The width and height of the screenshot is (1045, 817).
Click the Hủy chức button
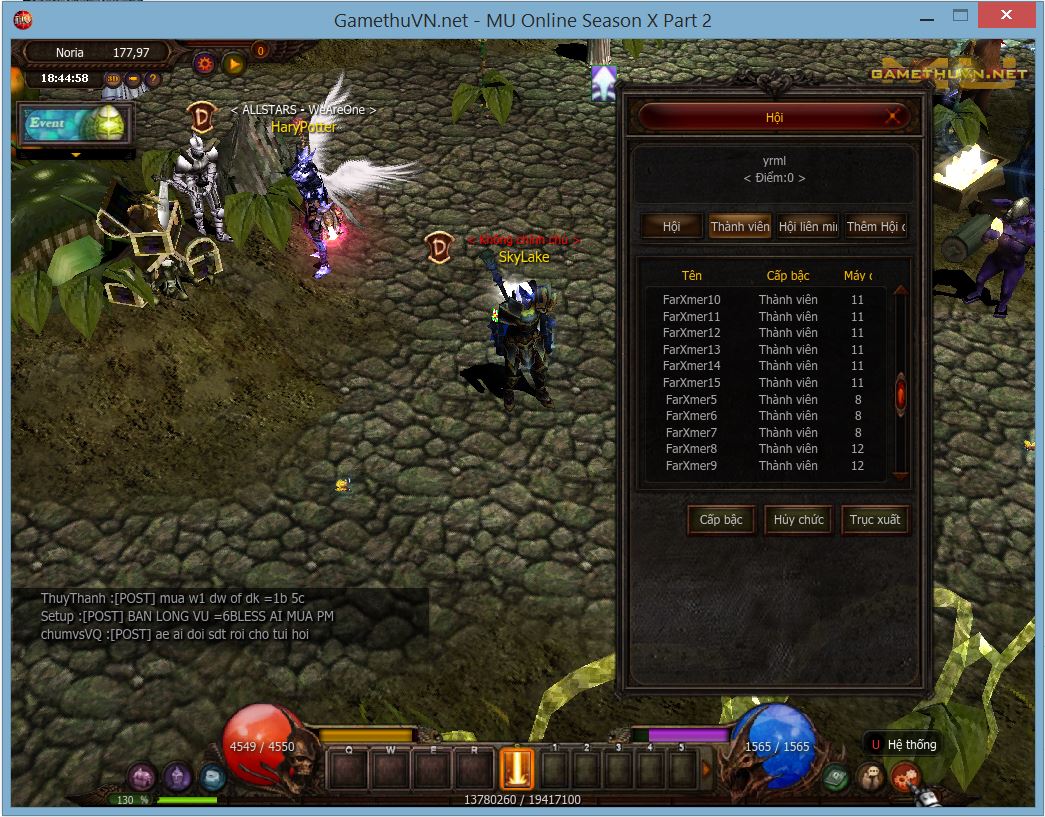(x=798, y=520)
